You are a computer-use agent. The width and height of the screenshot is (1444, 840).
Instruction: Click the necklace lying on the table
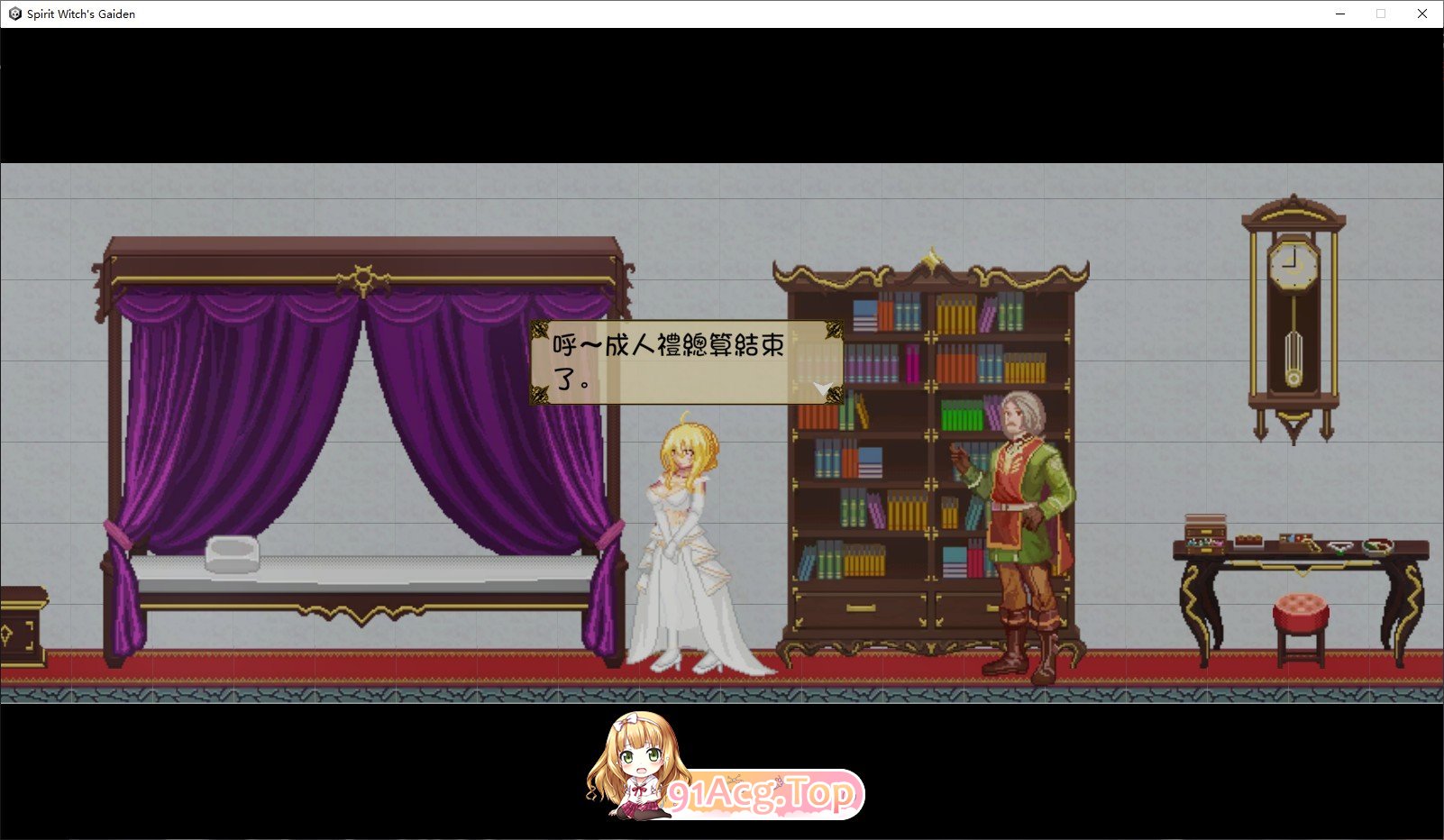[x=1342, y=547]
